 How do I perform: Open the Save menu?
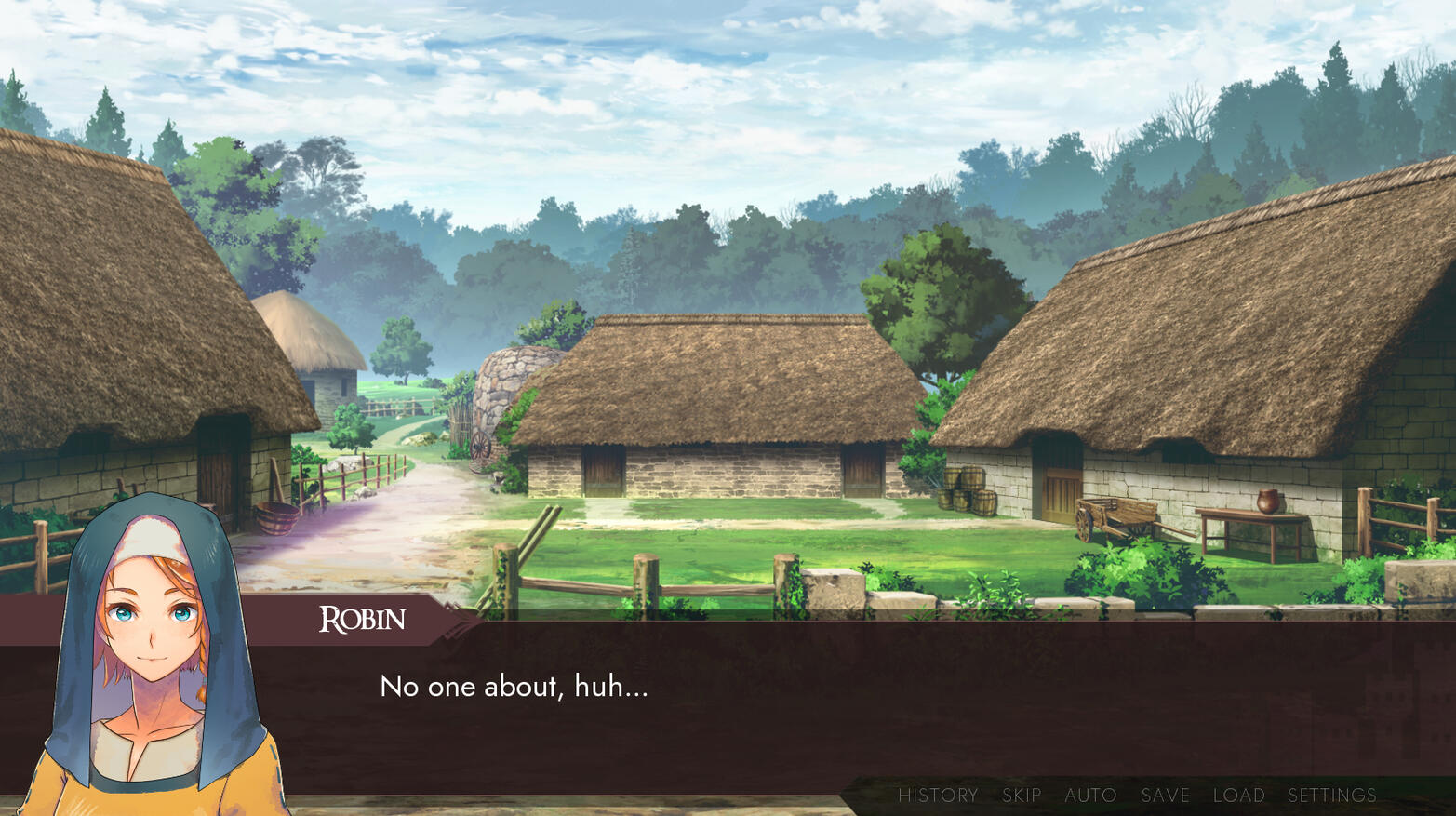[1165, 796]
